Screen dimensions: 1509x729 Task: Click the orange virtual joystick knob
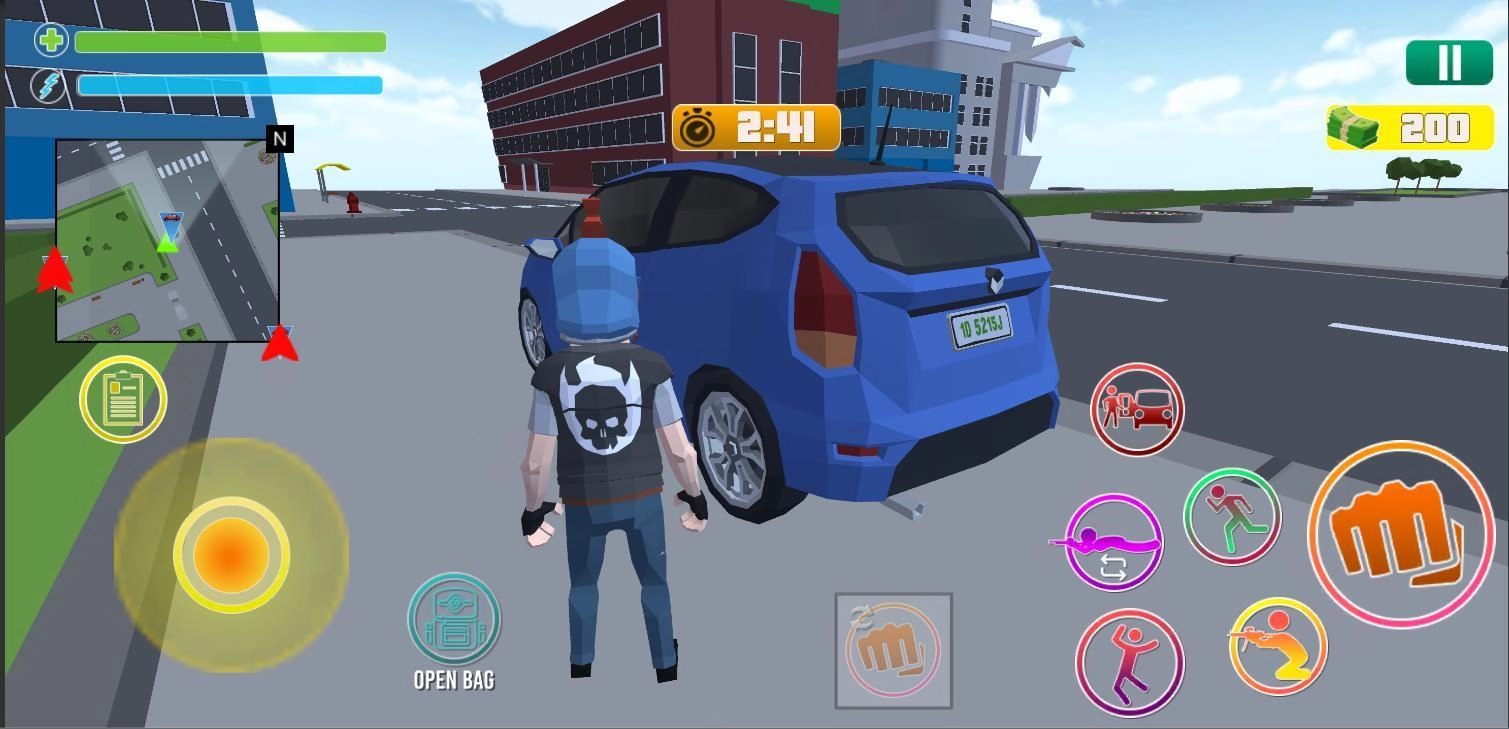coord(231,554)
